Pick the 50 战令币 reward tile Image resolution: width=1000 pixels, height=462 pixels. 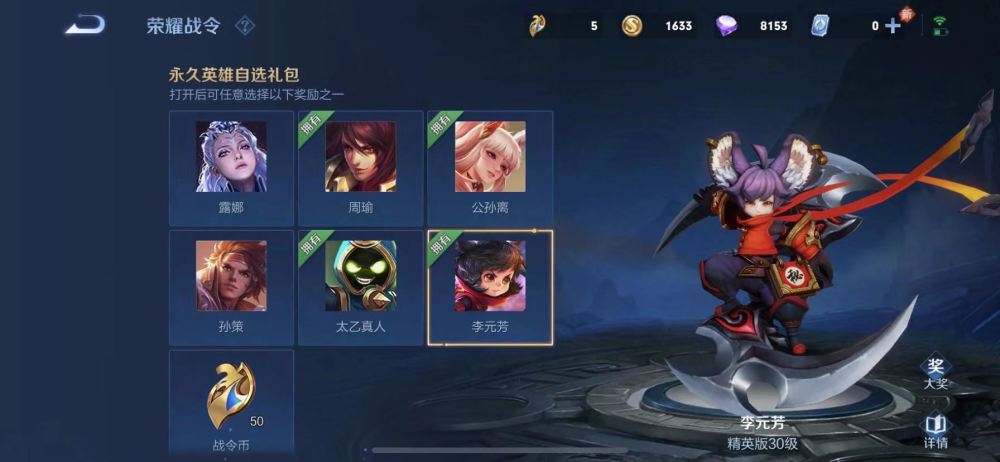(x=231, y=400)
